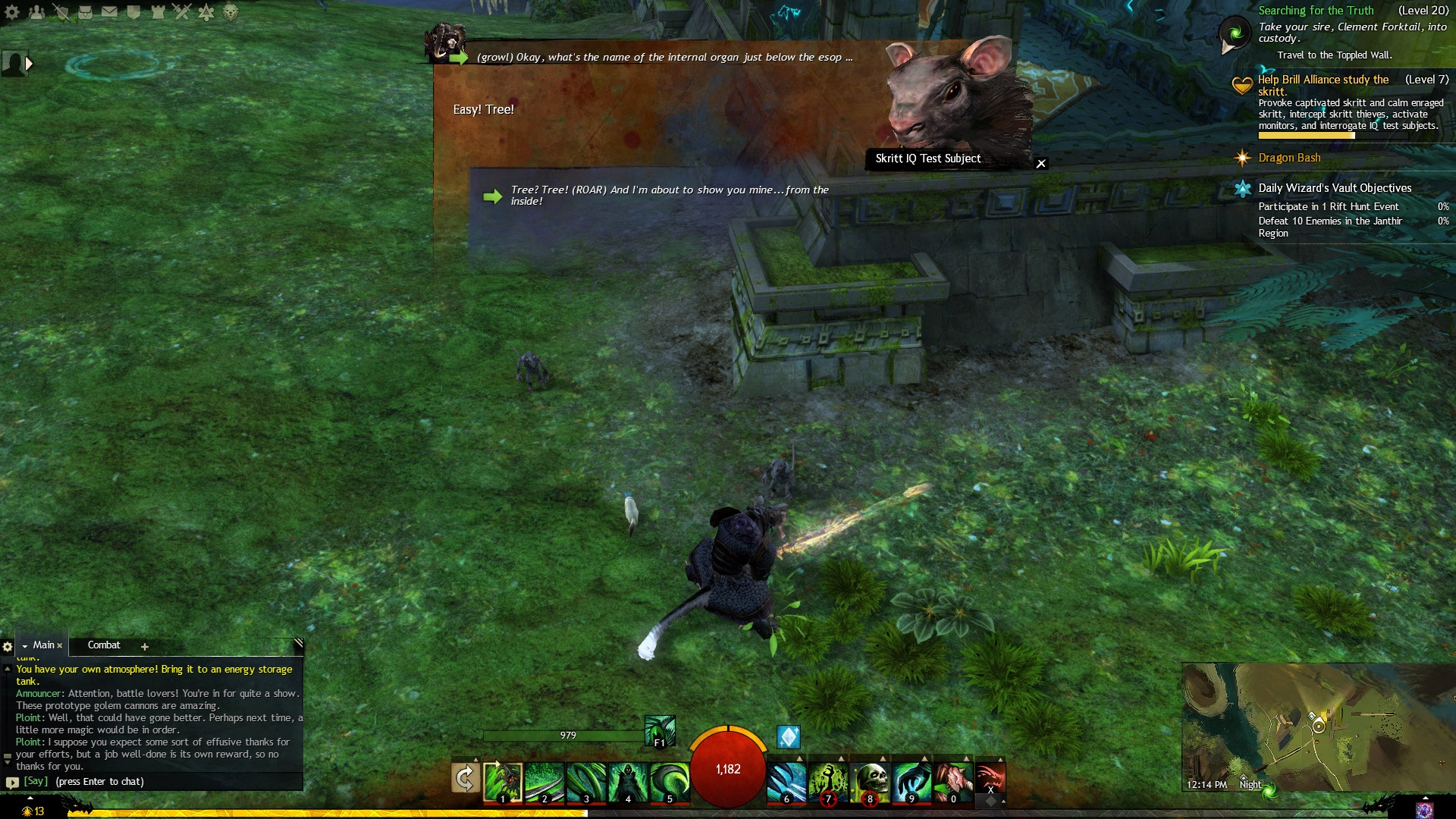Open the crossed swords PvP icon
Screen dimensions: 1456x819
click(181, 12)
